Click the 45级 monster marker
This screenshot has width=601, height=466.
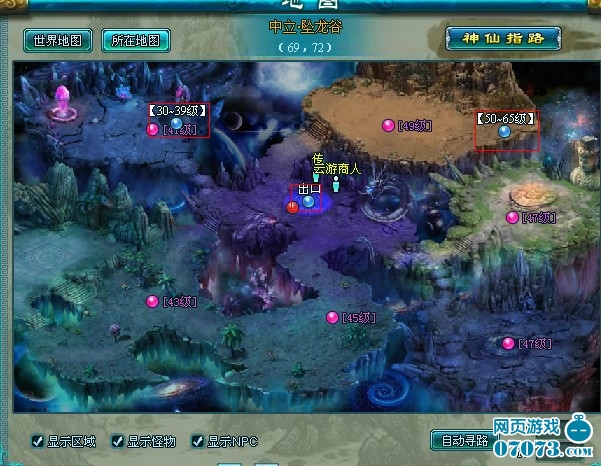(x=332, y=317)
